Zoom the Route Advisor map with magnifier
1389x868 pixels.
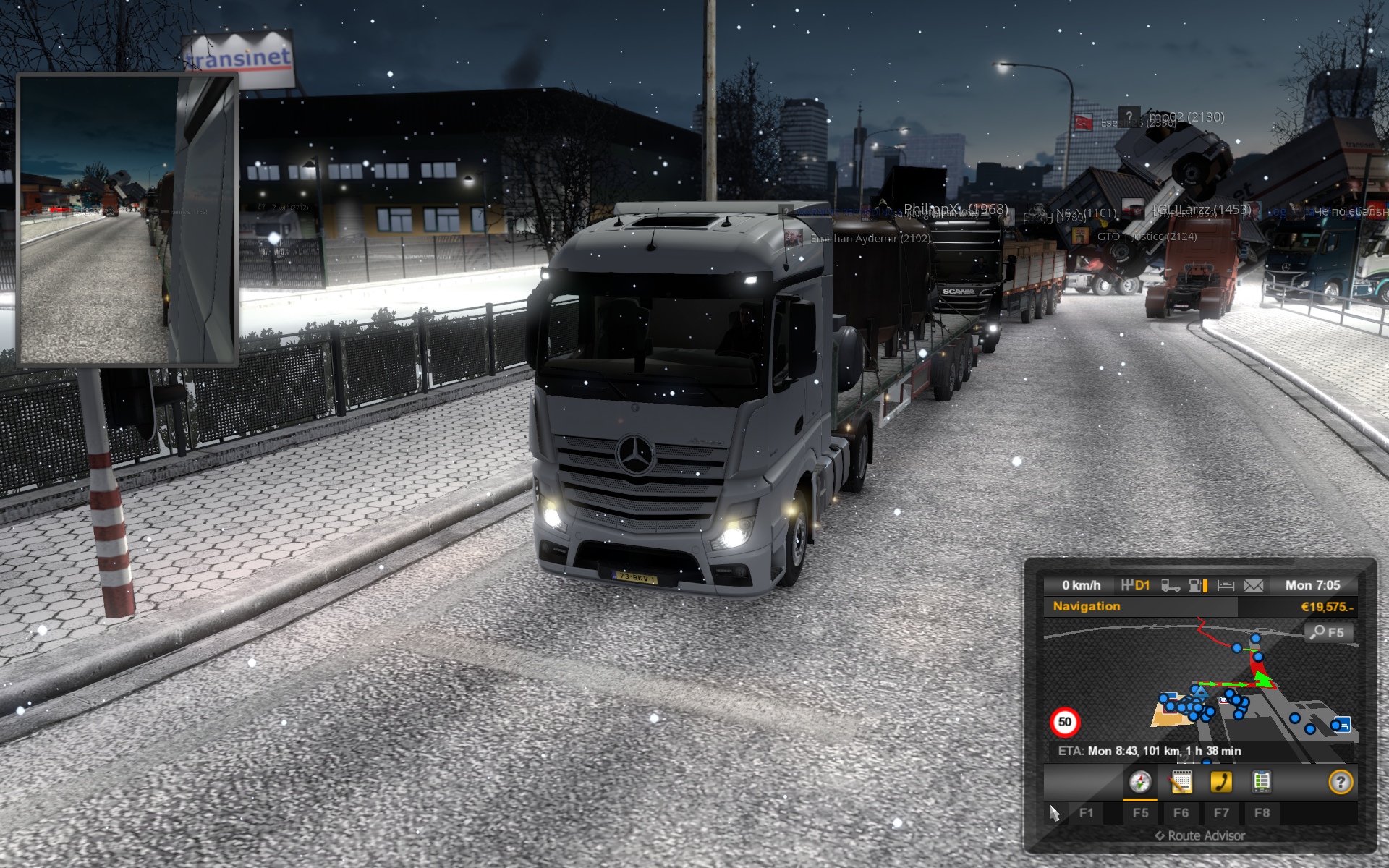click(x=1327, y=633)
